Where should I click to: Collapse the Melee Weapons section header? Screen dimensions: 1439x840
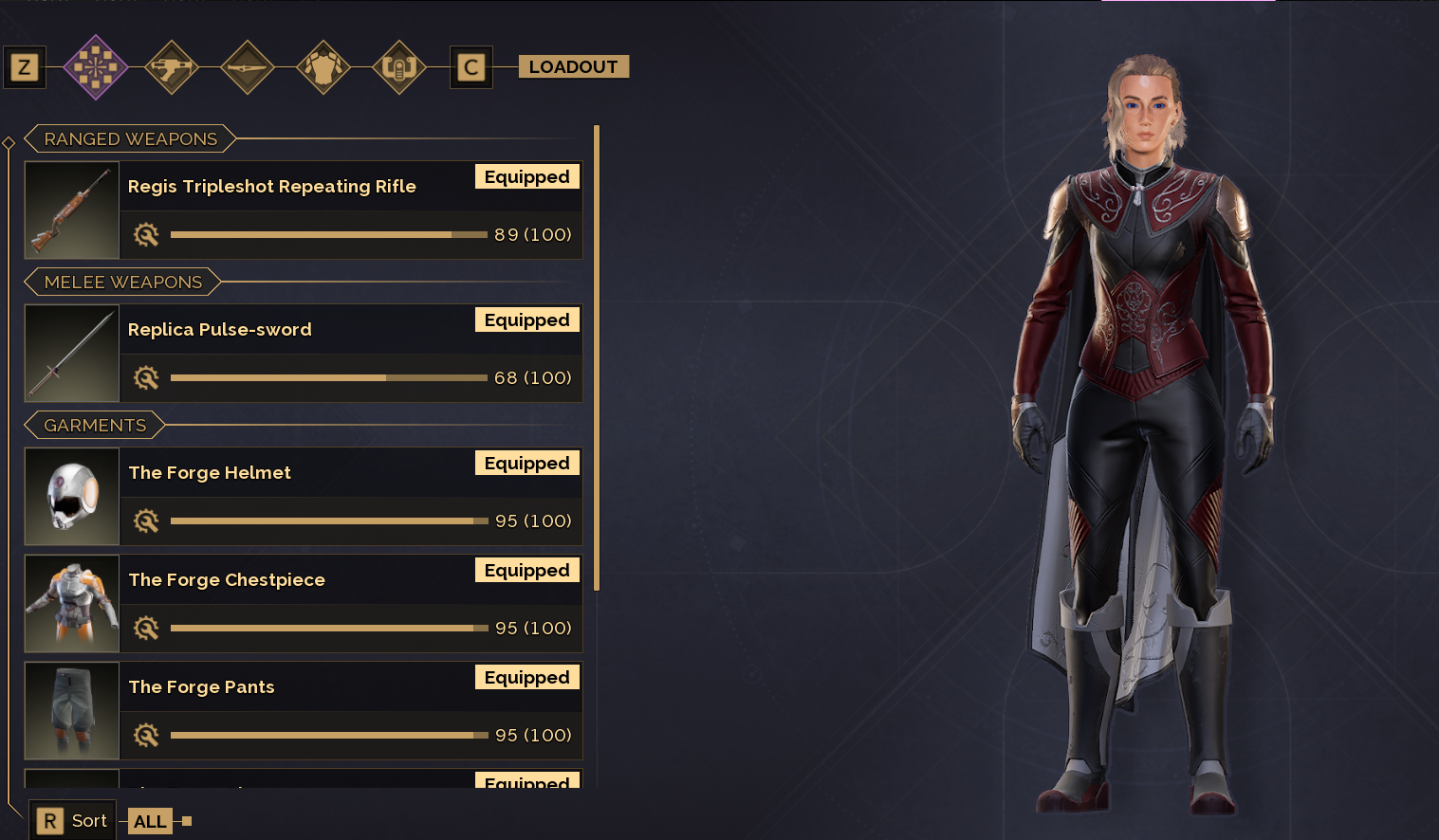coord(123,283)
